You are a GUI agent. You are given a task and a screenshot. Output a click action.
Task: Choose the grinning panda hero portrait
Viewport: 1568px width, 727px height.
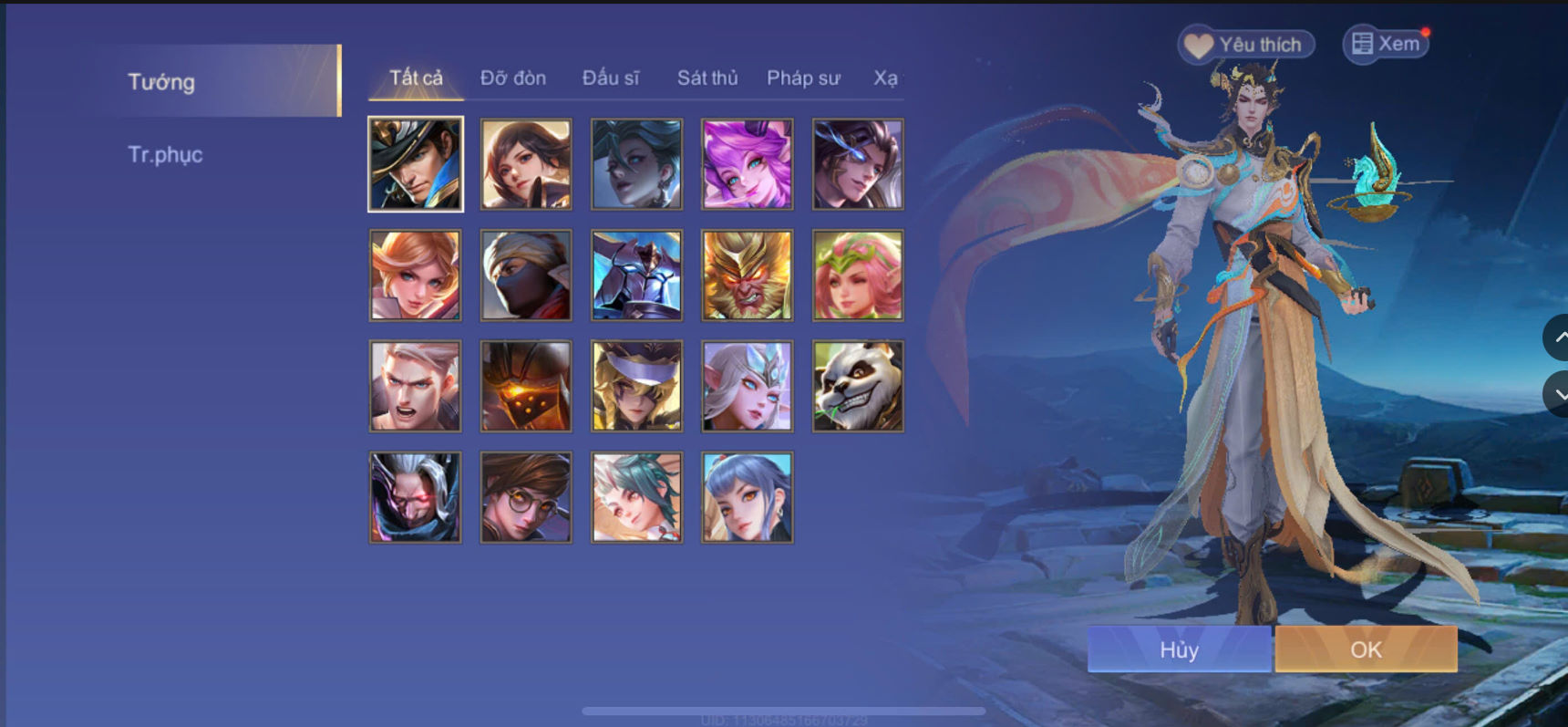(858, 386)
